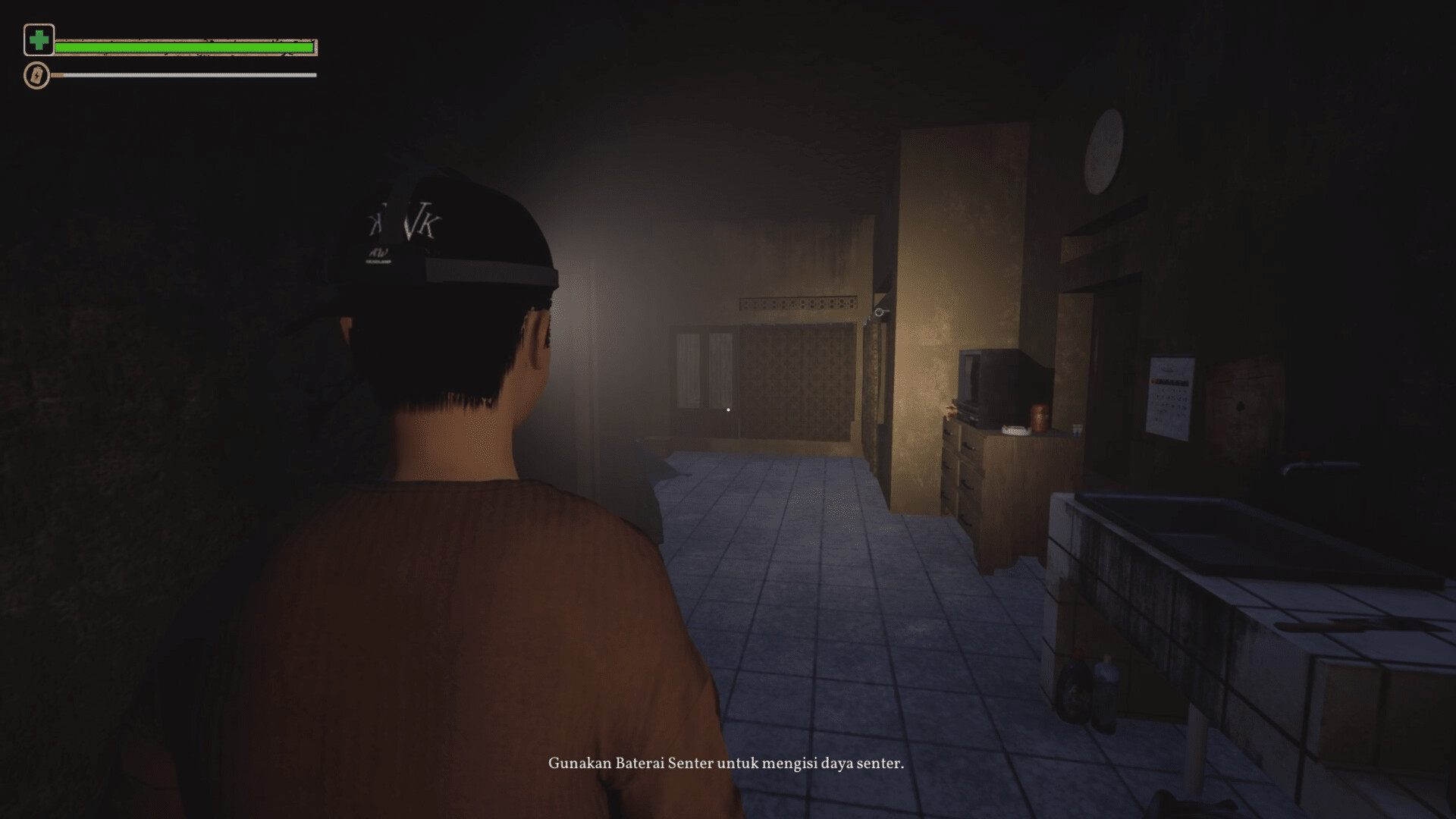Viewport: 1456px width, 819px height.
Task: Click the green cross health icon
Action: point(39,39)
